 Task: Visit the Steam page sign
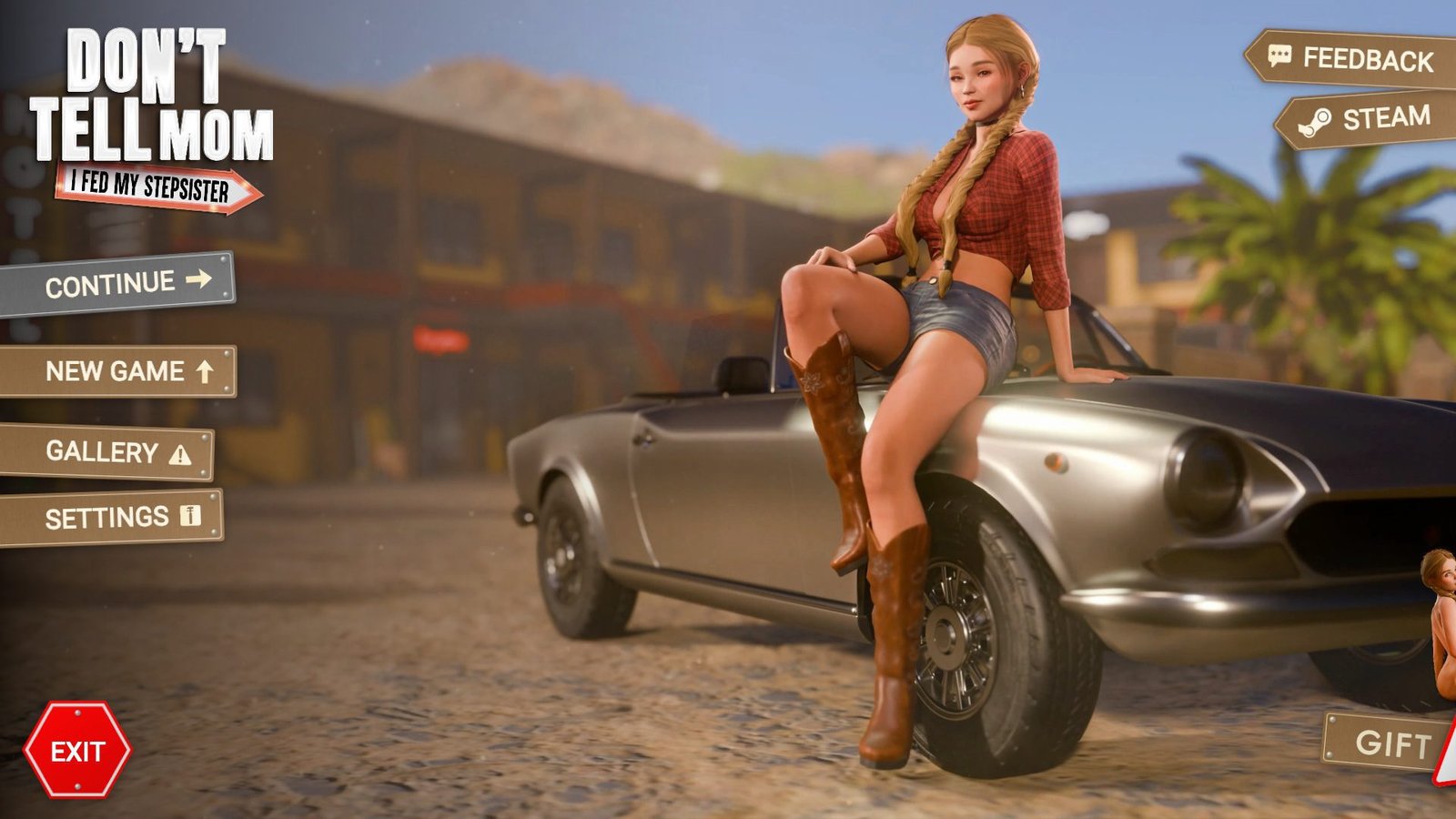click(1370, 119)
